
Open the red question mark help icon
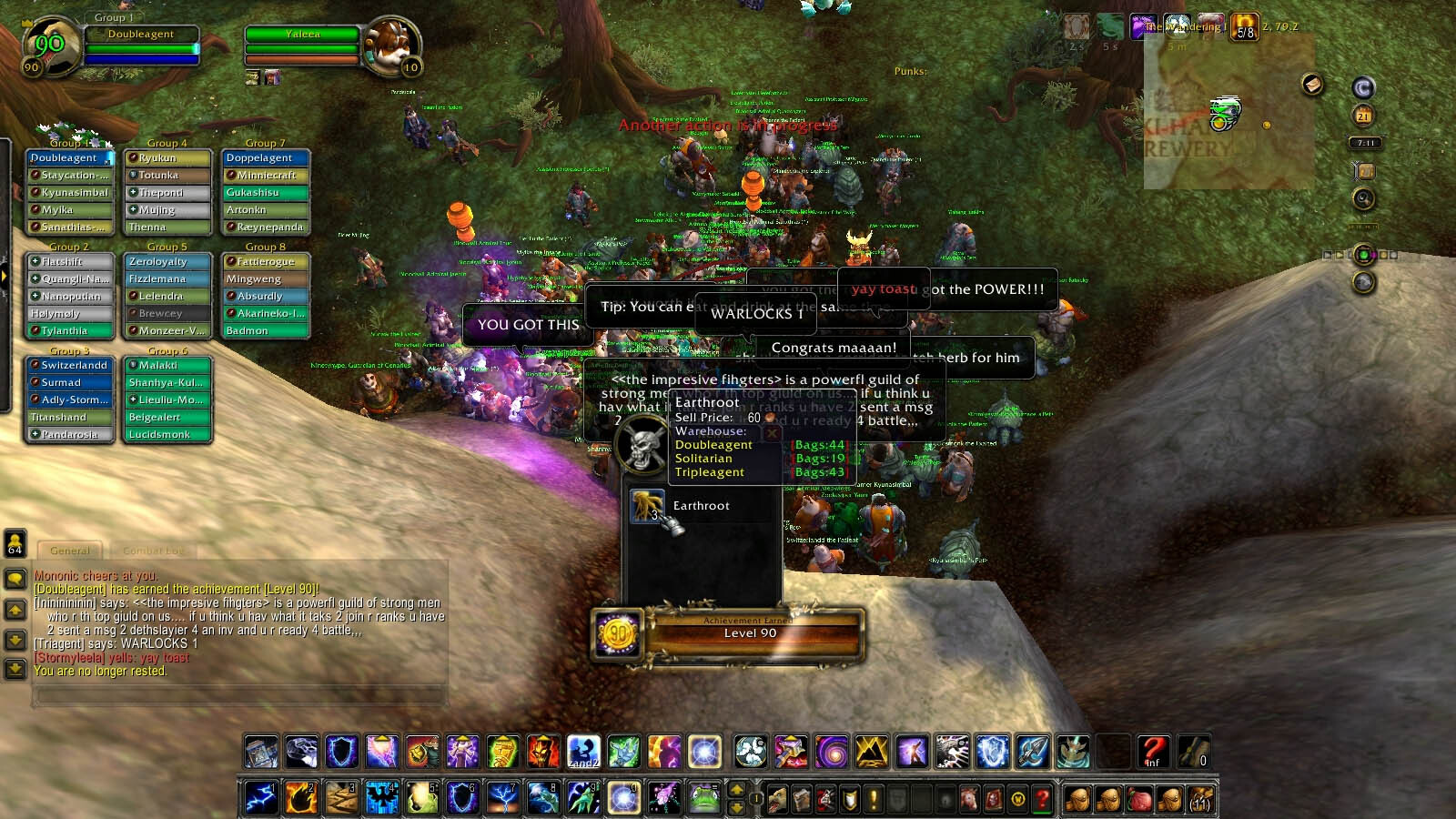1152,751
